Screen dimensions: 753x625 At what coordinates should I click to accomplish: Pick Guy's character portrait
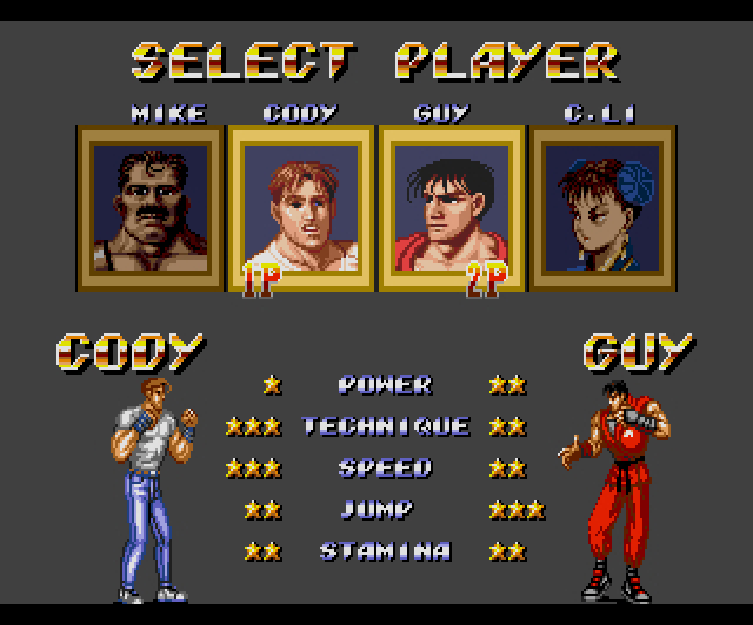coord(452,208)
